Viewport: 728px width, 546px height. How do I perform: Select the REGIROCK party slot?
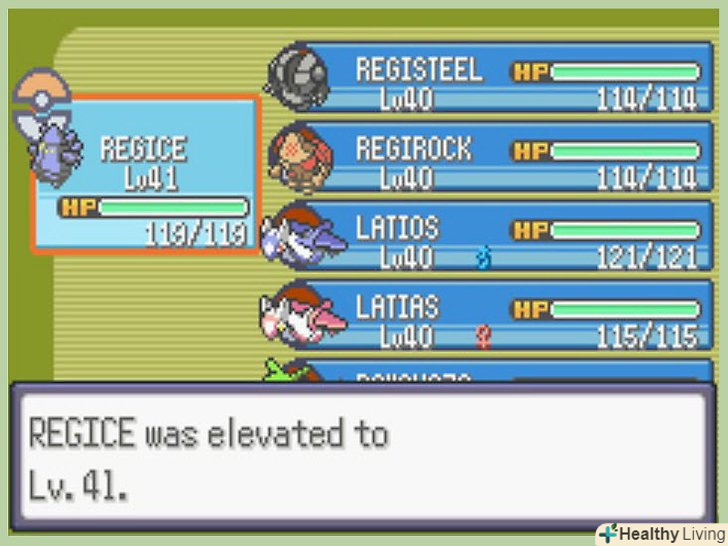pos(500,162)
